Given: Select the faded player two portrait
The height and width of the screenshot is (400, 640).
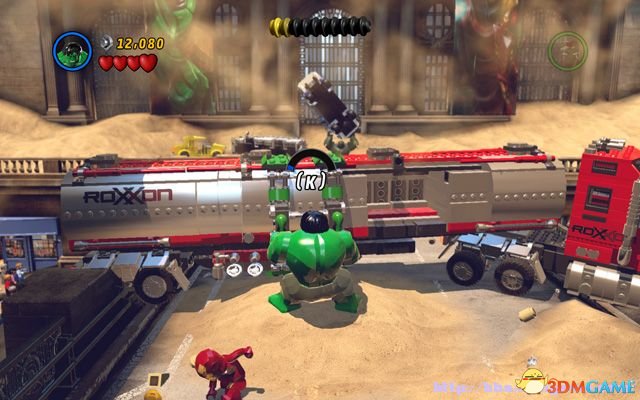Looking at the screenshot, I should pyautogui.click(x=567, y=49).
